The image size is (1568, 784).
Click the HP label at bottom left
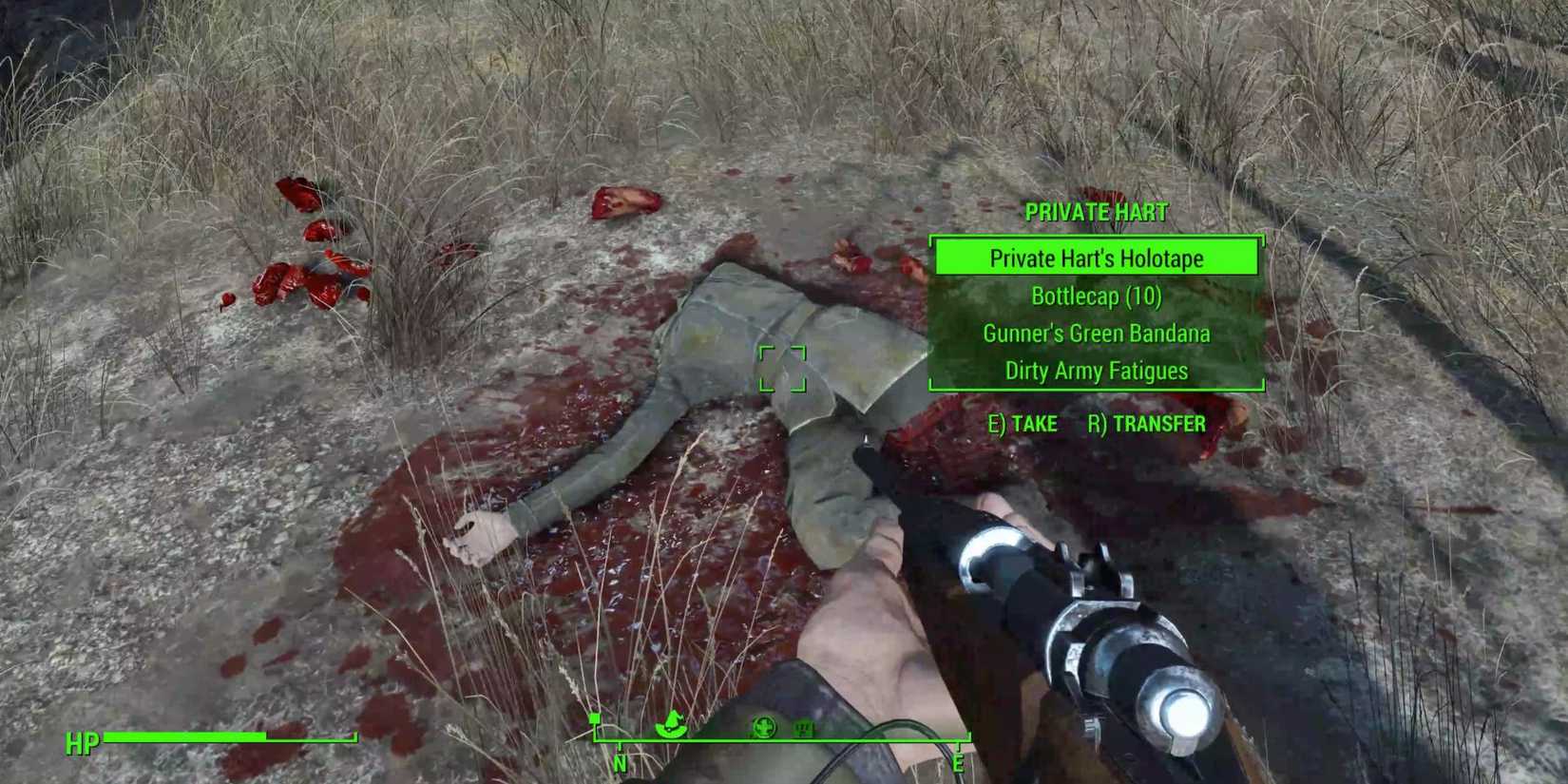coord(82,741)
